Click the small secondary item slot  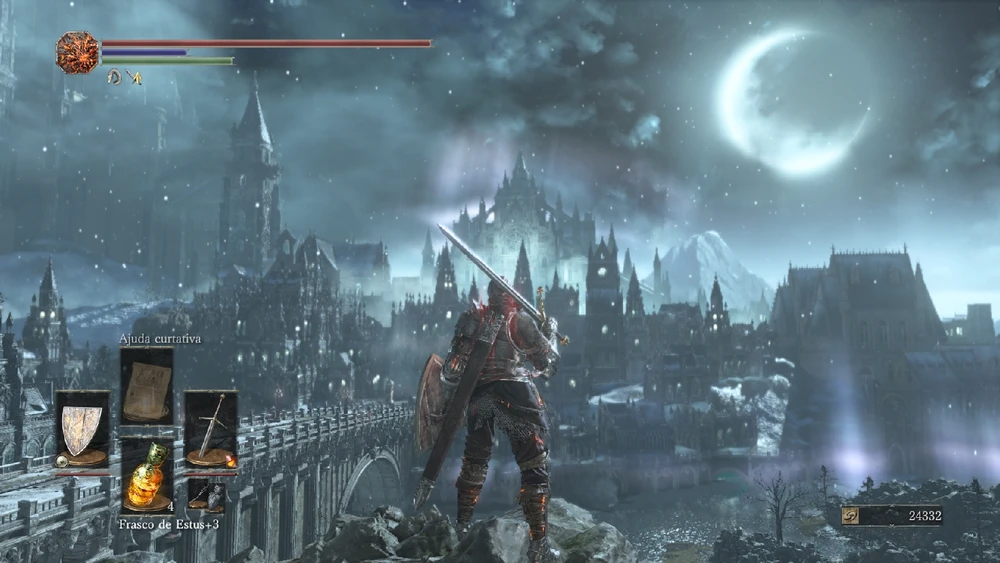tap(207, 494)
